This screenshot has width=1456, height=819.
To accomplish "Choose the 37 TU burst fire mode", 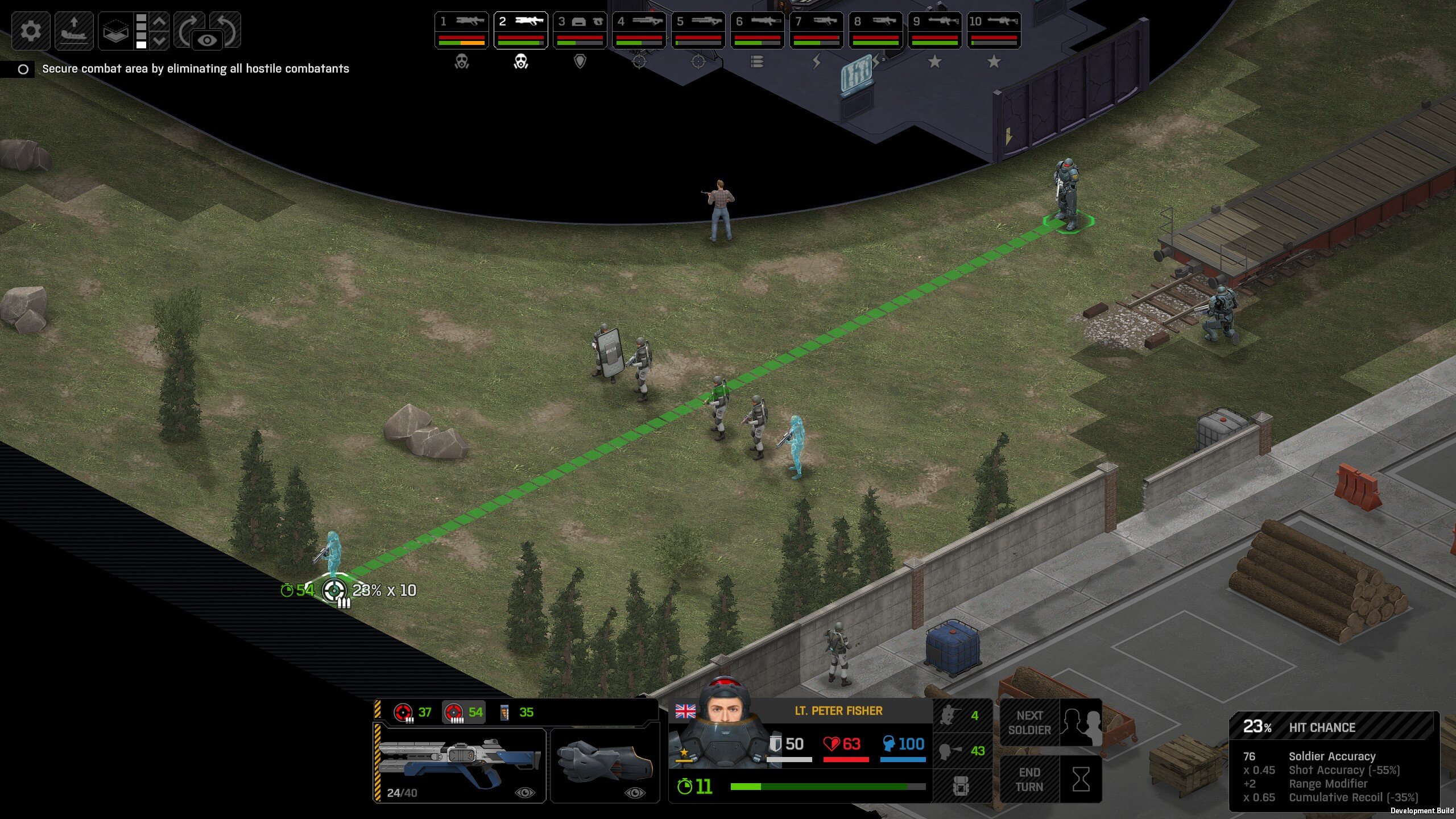I will [413, 712].
